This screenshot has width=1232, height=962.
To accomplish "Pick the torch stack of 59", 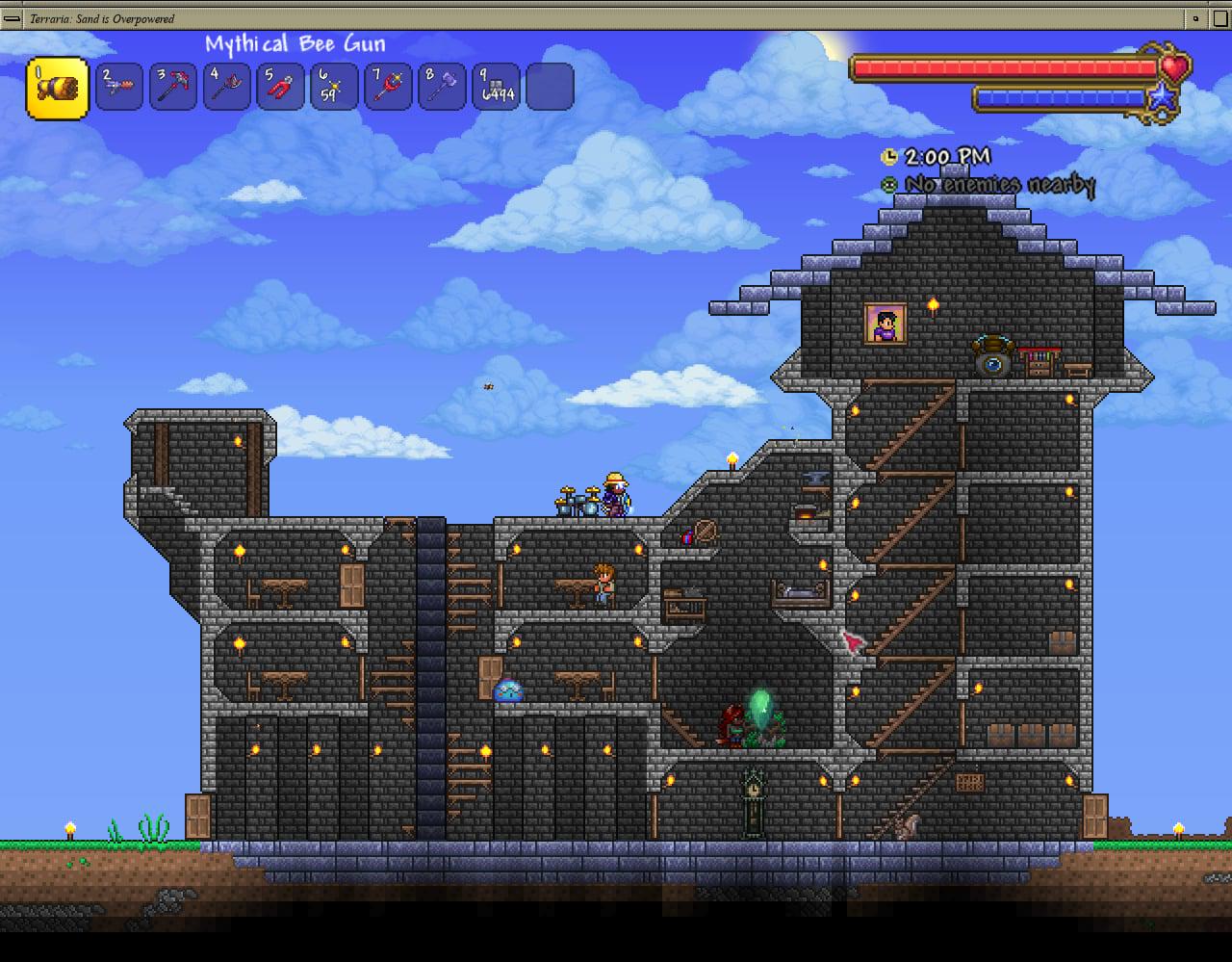I will point(335,88).
